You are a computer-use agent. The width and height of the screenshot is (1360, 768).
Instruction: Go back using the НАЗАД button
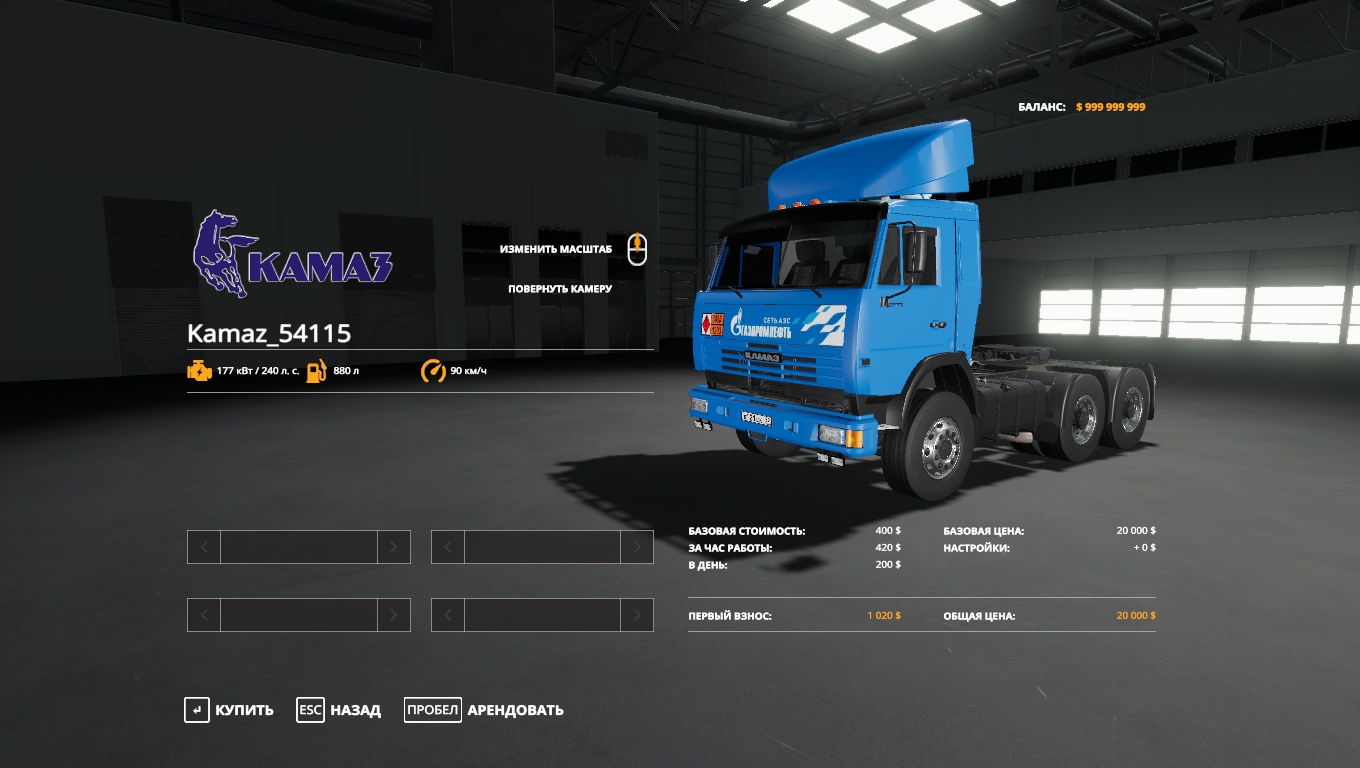coord(340,710)
